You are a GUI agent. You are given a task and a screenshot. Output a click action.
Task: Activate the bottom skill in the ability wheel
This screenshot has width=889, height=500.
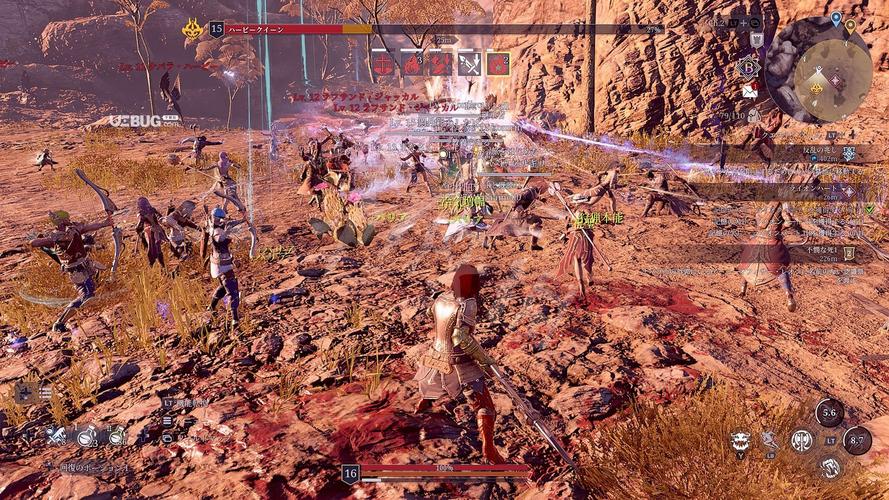click(829, 468)
